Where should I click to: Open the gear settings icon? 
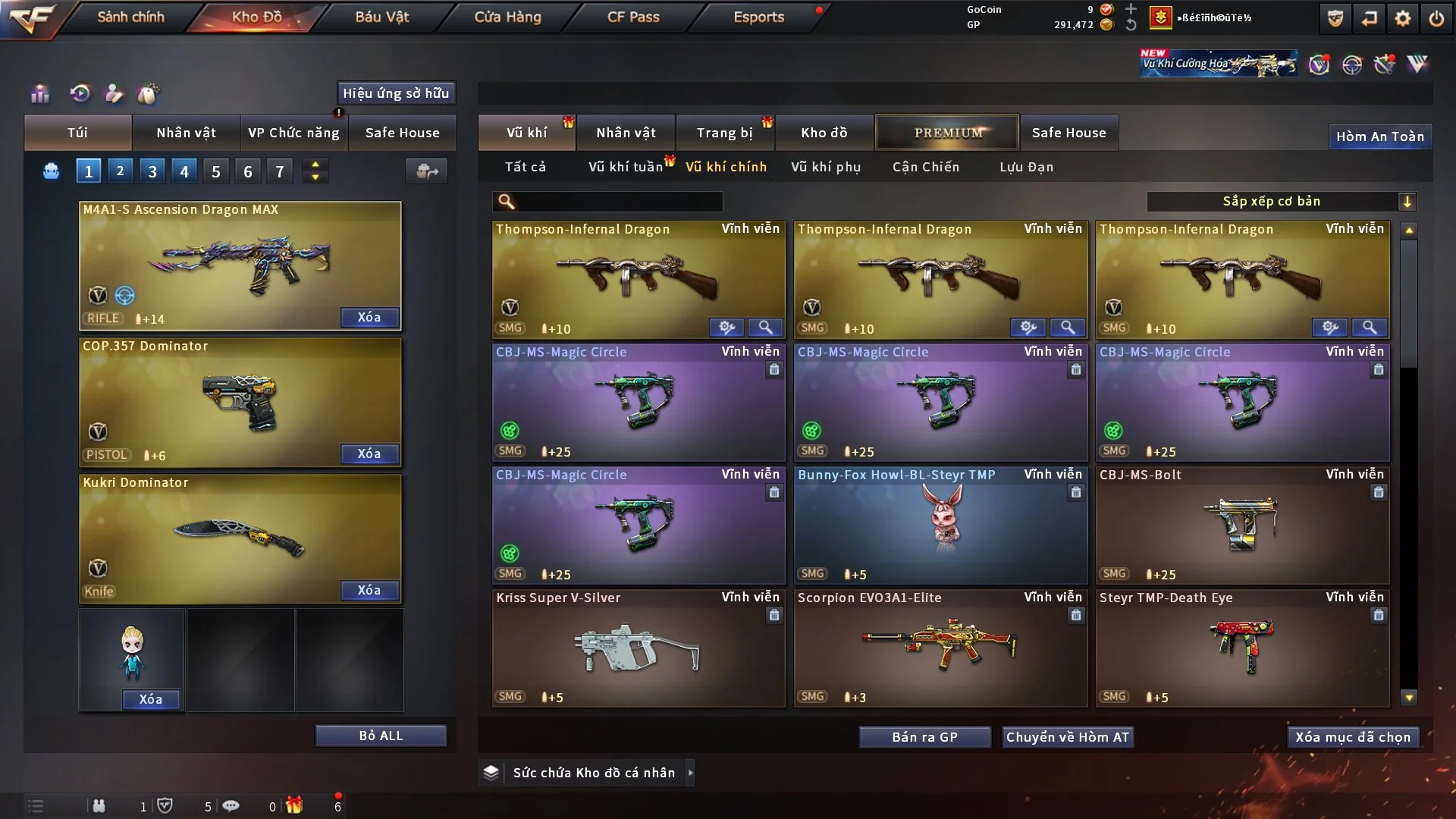(1402, 18)
